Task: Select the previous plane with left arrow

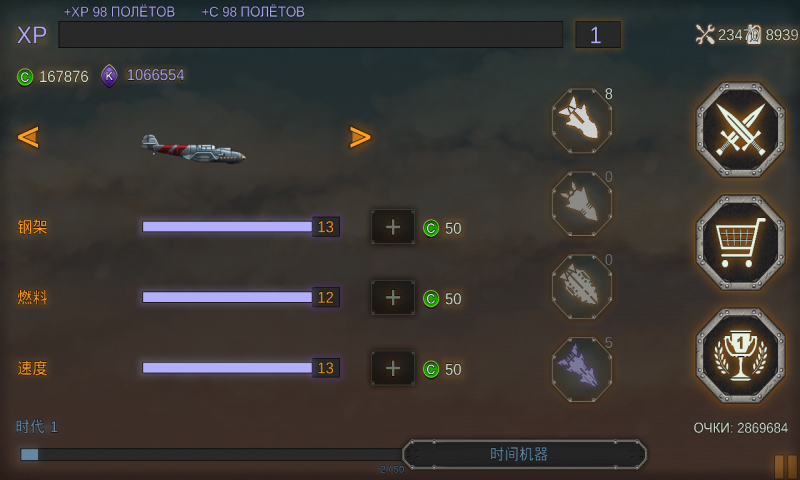Action: pyautogui.click(x=28, y=137)
